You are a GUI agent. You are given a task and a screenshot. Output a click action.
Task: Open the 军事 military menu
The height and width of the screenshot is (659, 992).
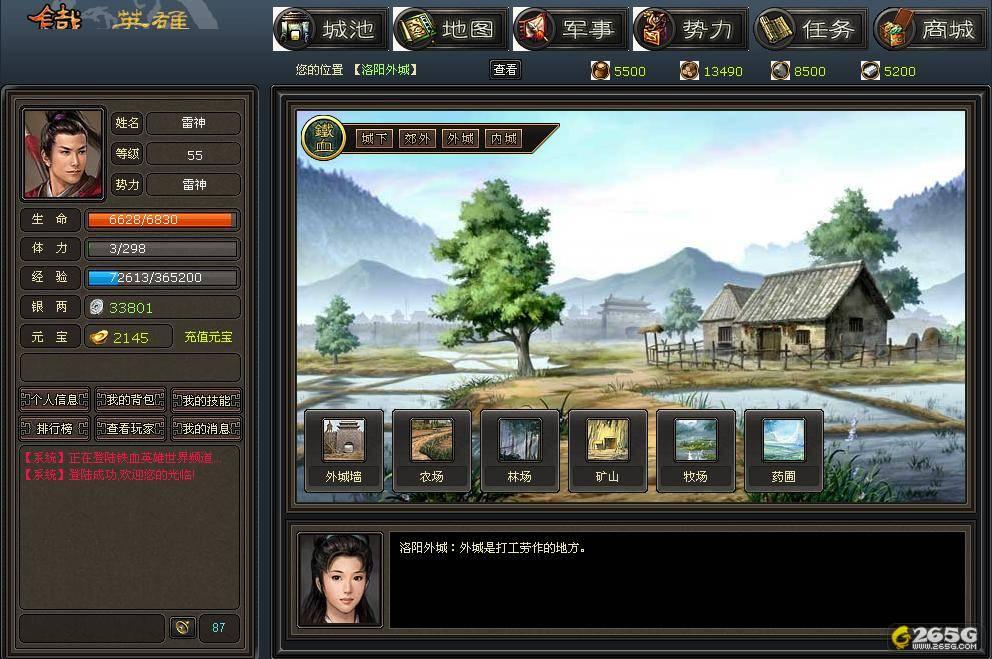tap(570, 29)
